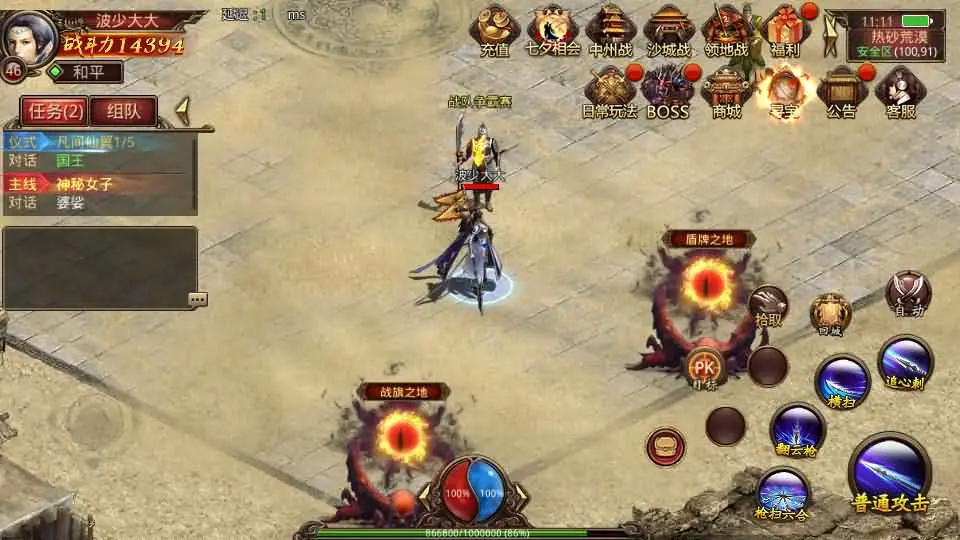Open the player portrait character sheet
Viewport: 960px width, 540px height.
[29, 38]
